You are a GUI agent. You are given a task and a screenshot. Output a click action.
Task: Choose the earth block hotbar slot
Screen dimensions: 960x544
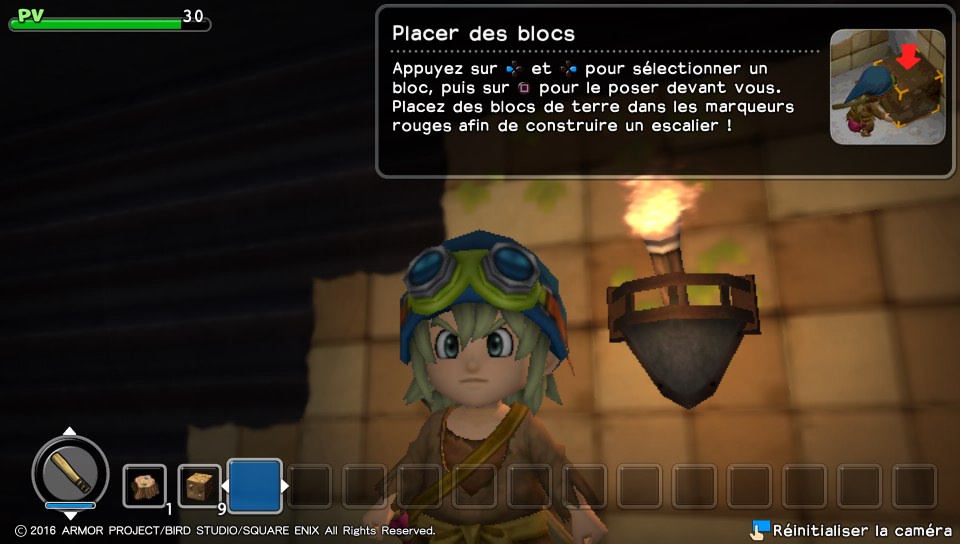click(199, 486)
